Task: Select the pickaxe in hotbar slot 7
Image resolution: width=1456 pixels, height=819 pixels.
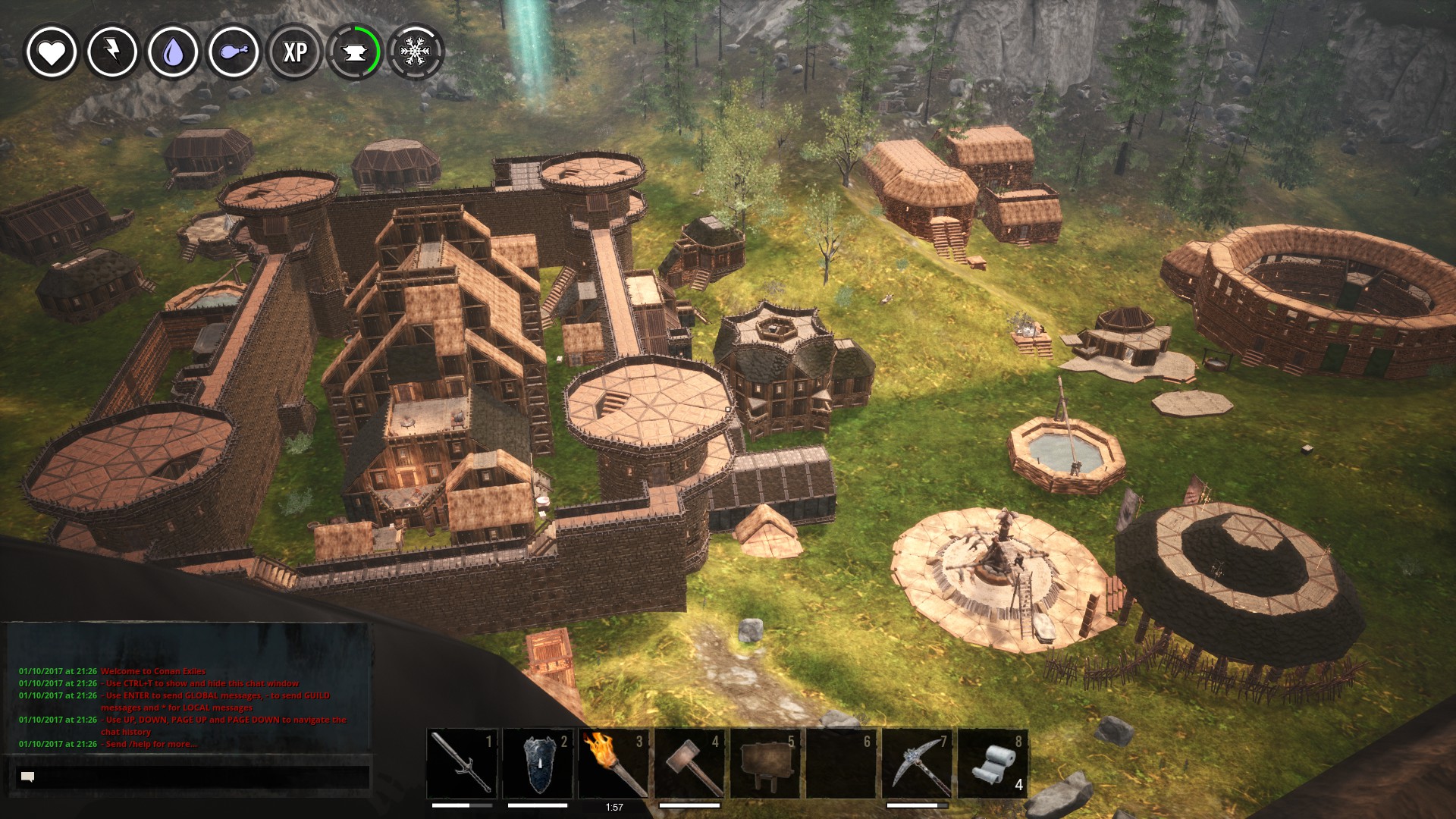Action: click(917, 763)
